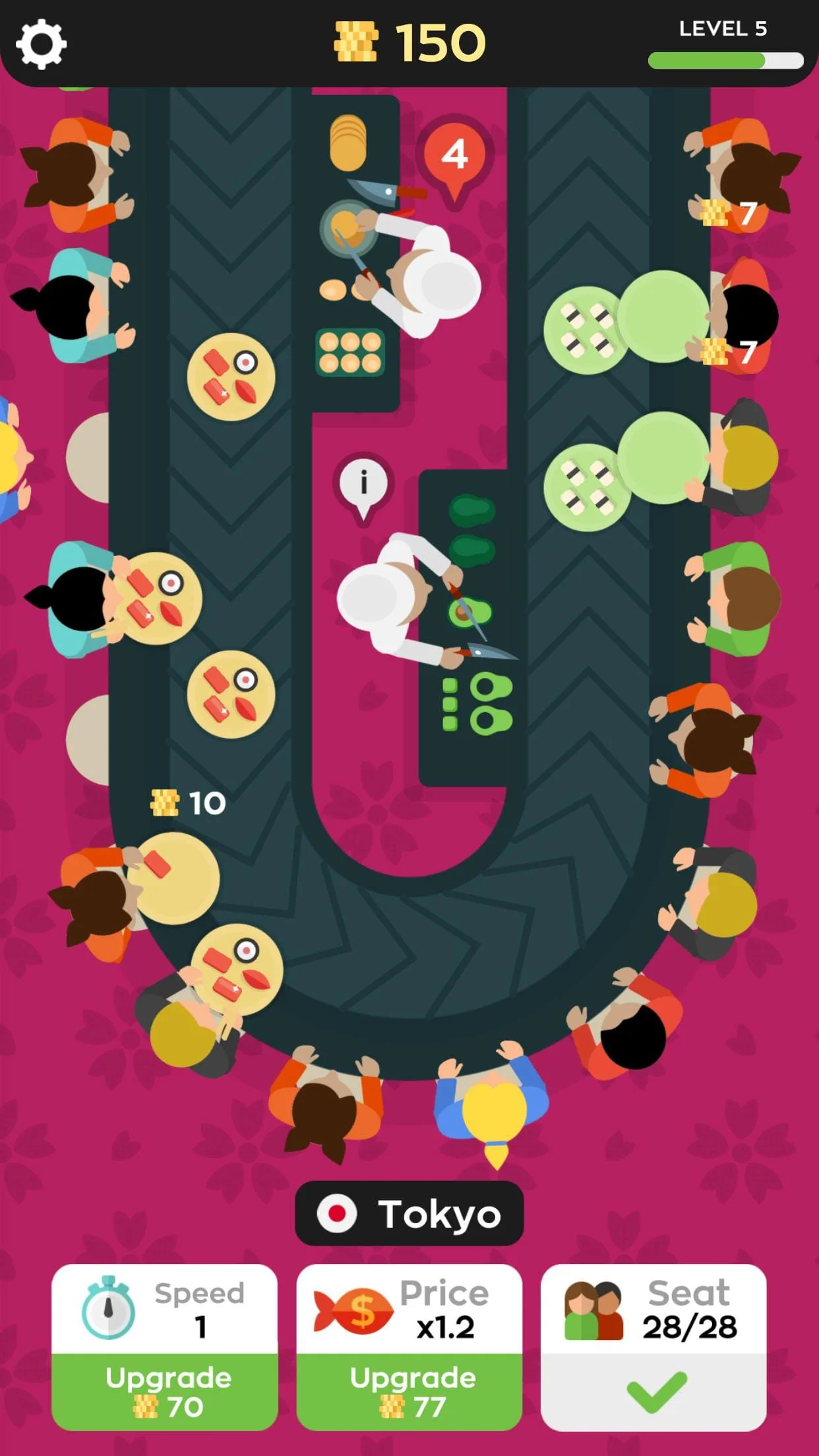Upgrade Speed for 70 coins

click(x=165, y=1391)
